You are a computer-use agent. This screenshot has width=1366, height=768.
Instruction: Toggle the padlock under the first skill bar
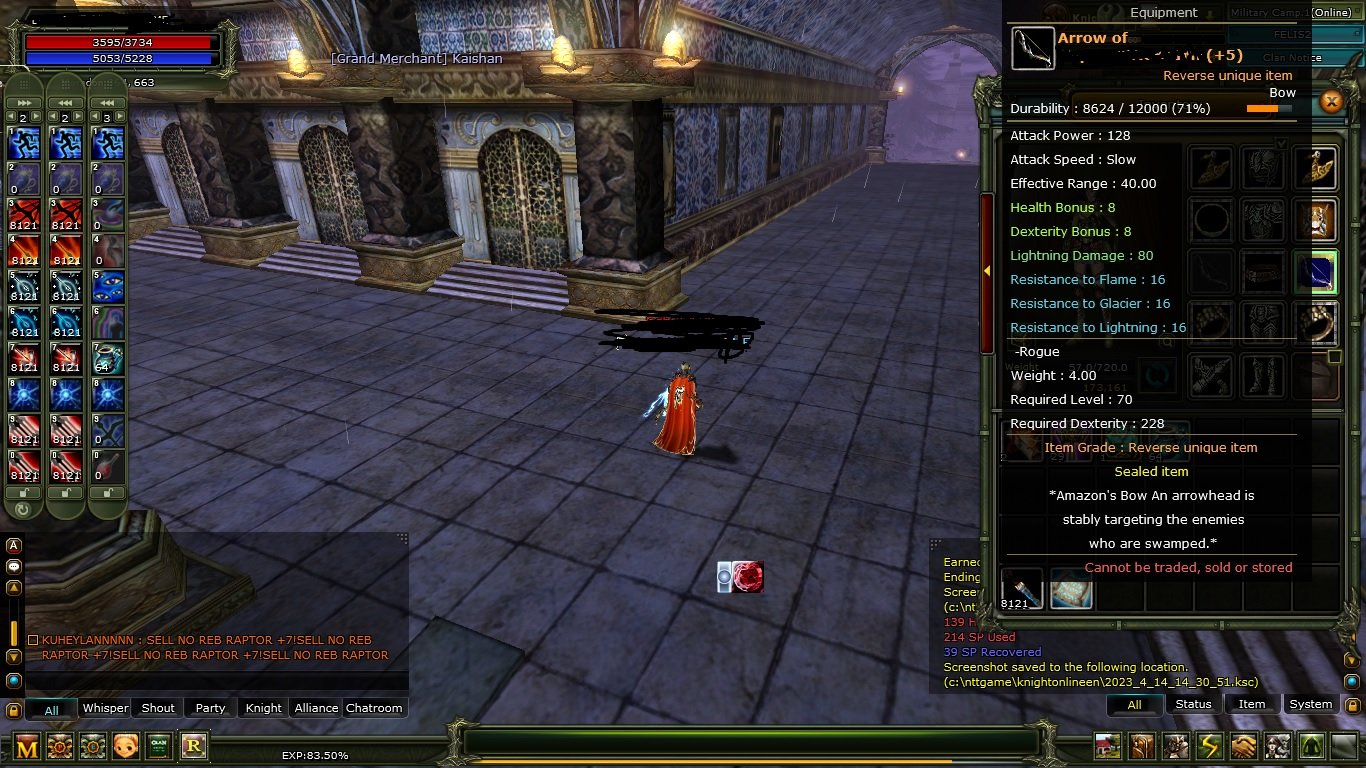pos(22,492)
